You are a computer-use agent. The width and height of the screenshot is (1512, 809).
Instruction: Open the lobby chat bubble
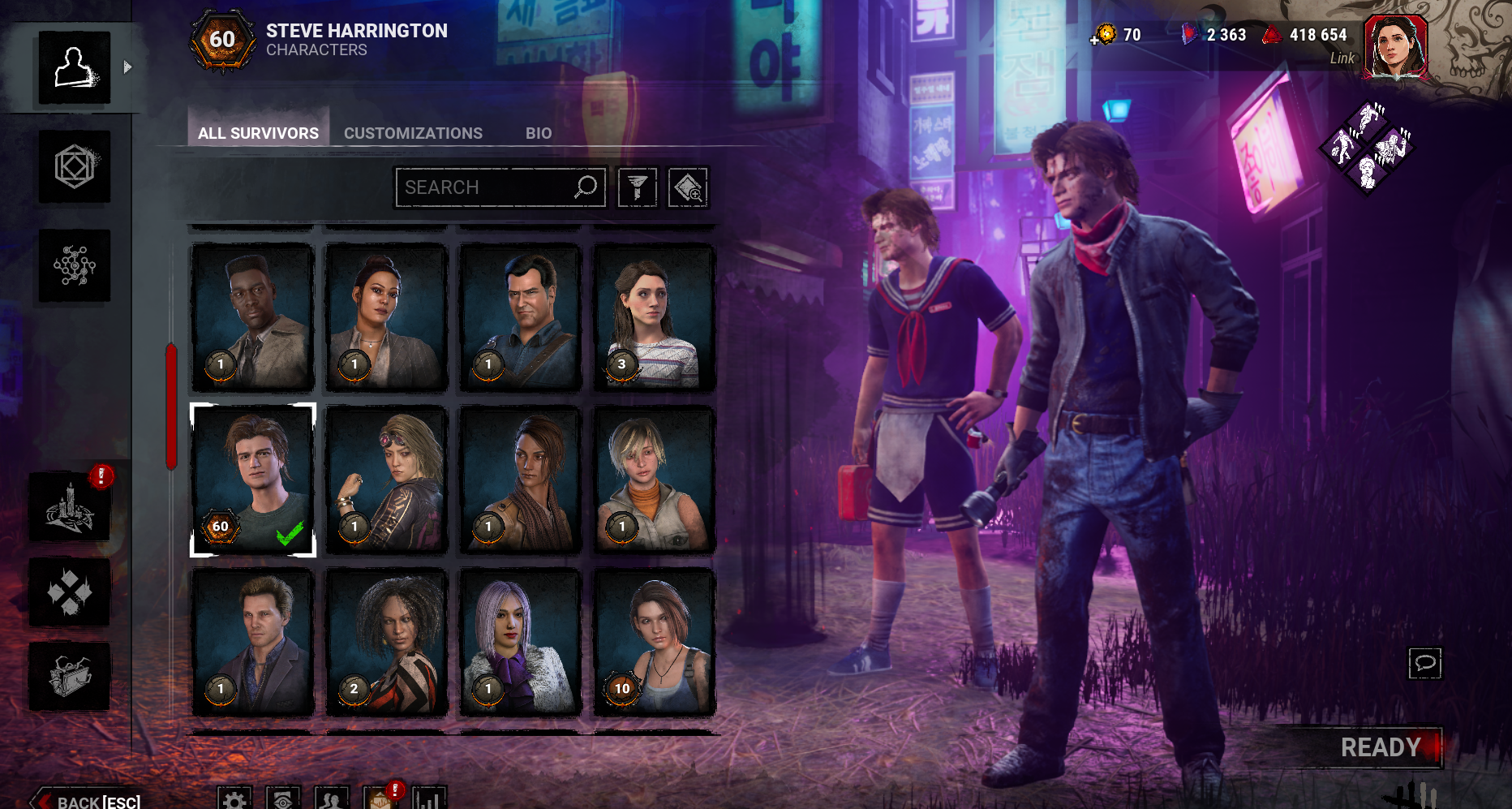(x=1424, y=663)
